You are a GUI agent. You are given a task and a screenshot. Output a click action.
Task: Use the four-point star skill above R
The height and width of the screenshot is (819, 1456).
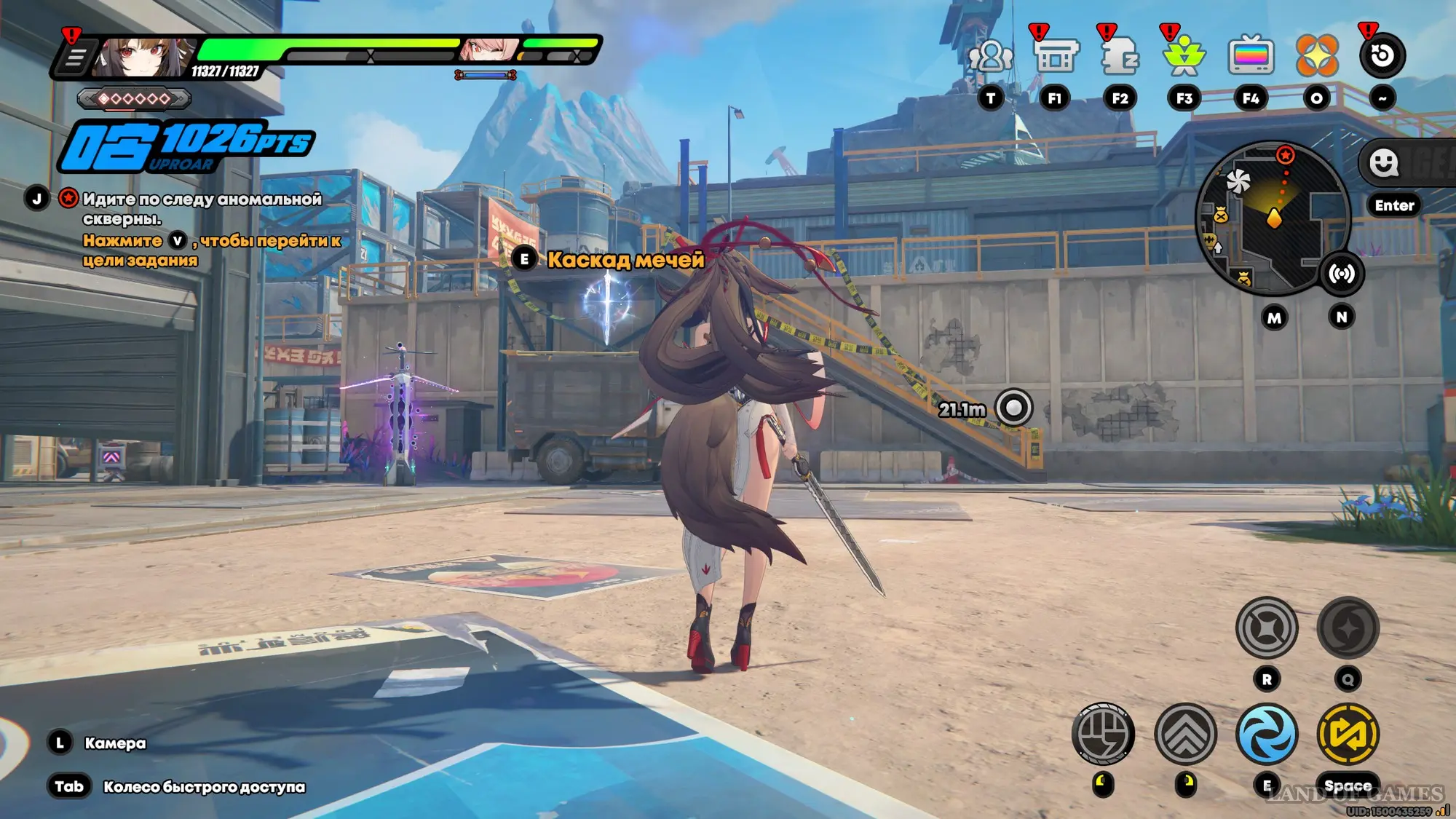pos(1267,628)
